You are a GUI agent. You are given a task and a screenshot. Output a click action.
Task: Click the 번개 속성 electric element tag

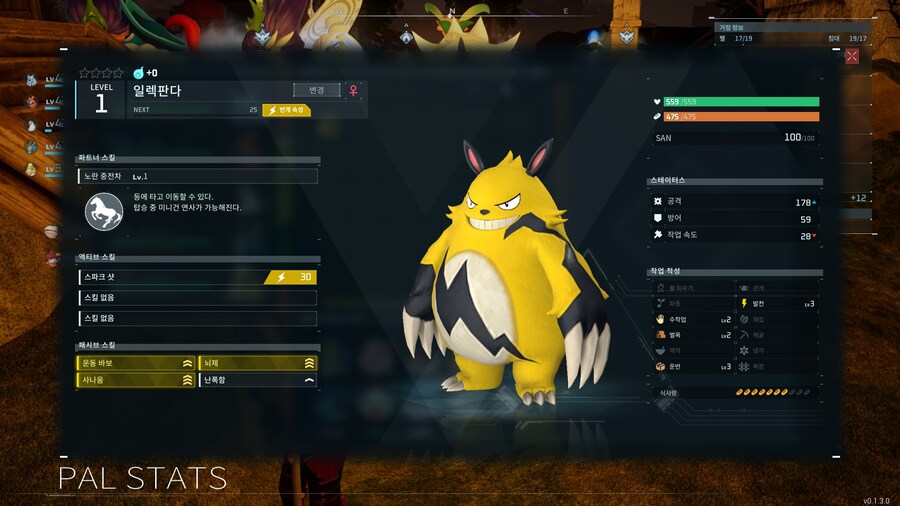(x=287, y=110)
